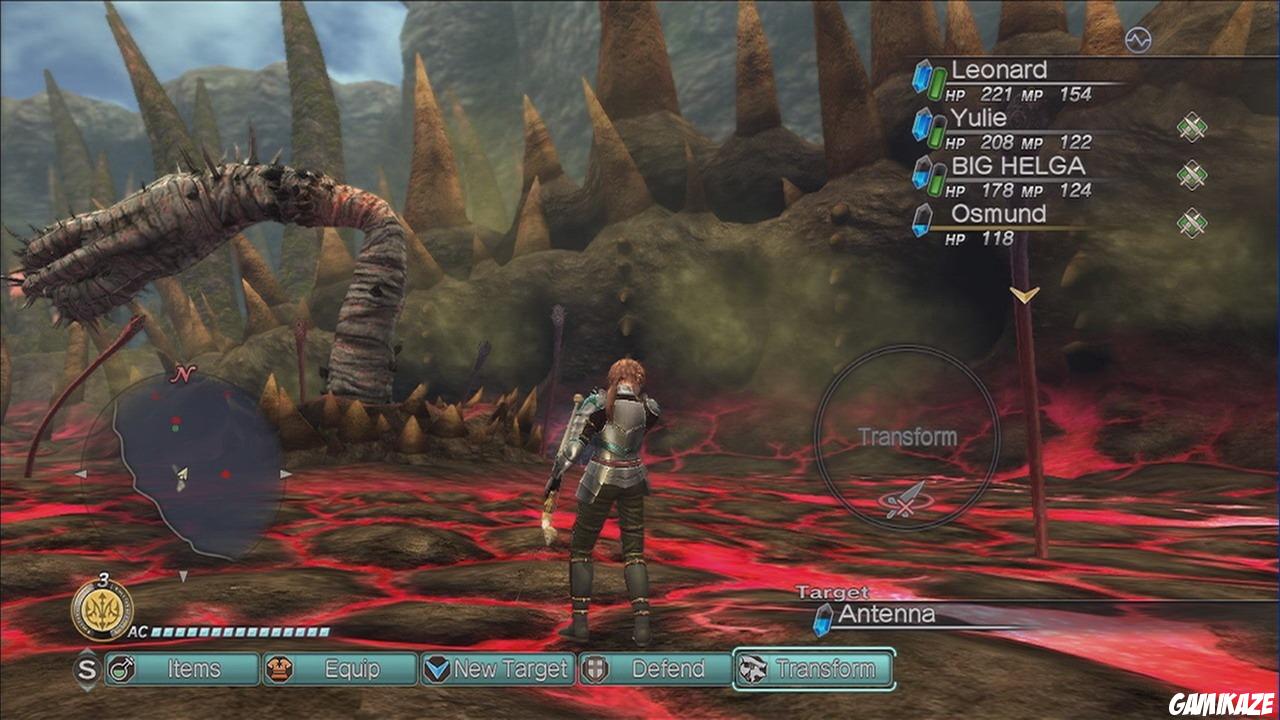Activate the Defend command
Viewport: 1280px width, 720px height.
point(655,669)
